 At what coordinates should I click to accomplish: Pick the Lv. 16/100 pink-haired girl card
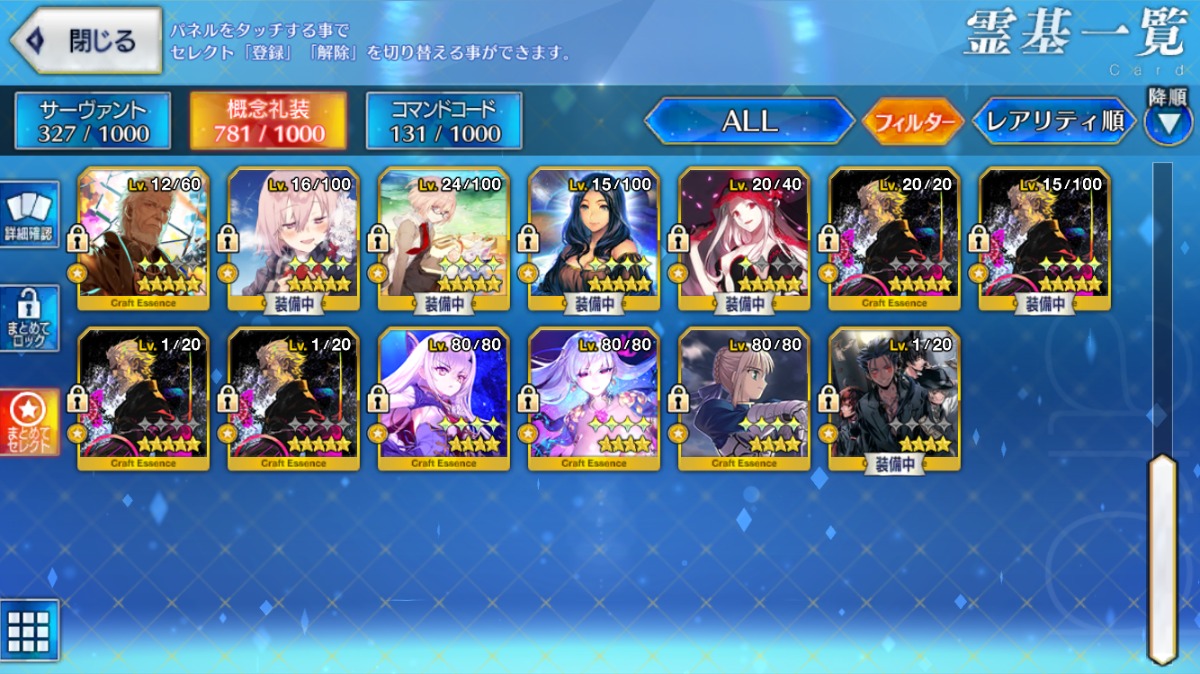click(293, 237)
